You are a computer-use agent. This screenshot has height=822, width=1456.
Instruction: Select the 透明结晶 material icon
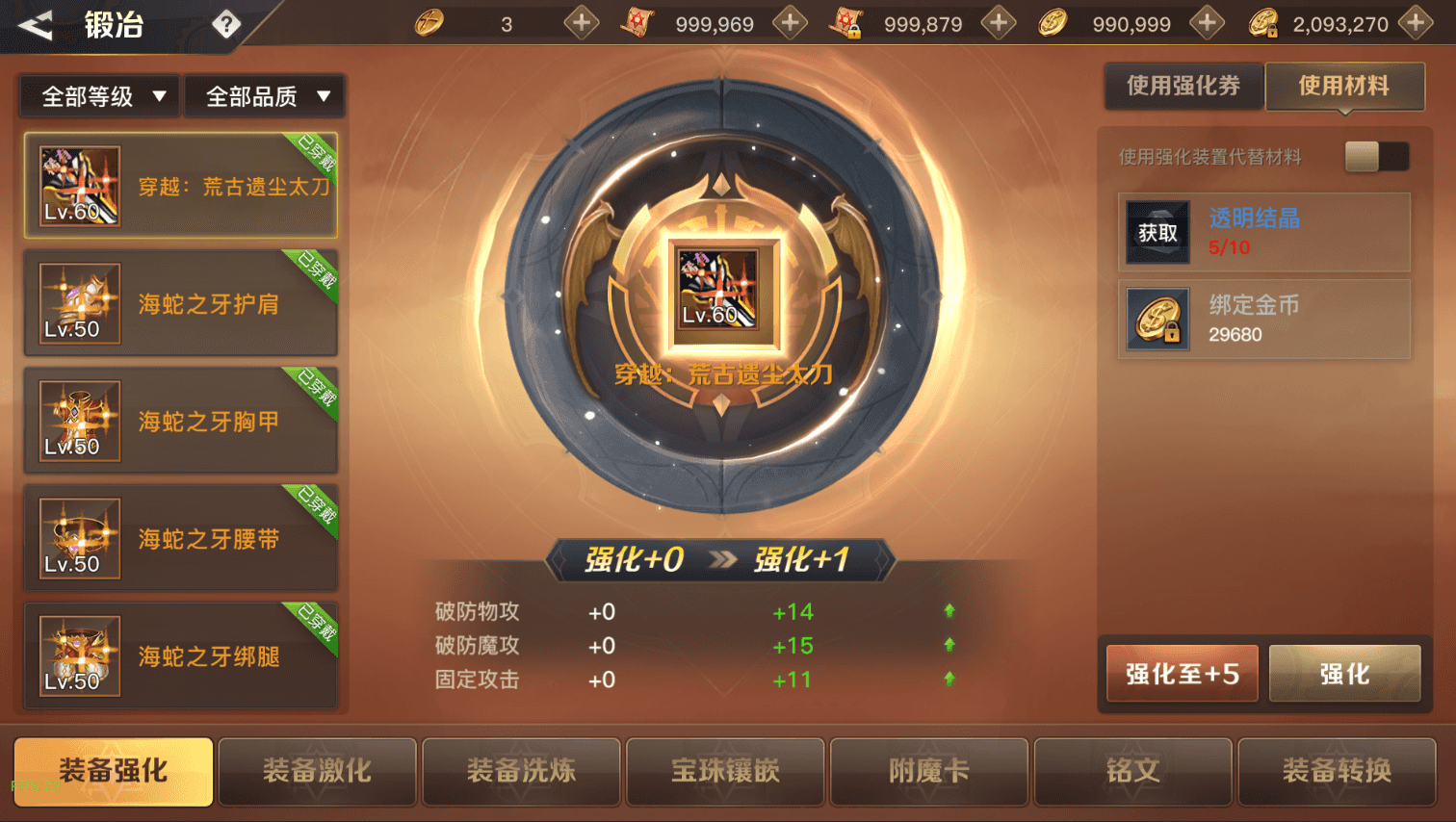click(x=1157, y=231)
